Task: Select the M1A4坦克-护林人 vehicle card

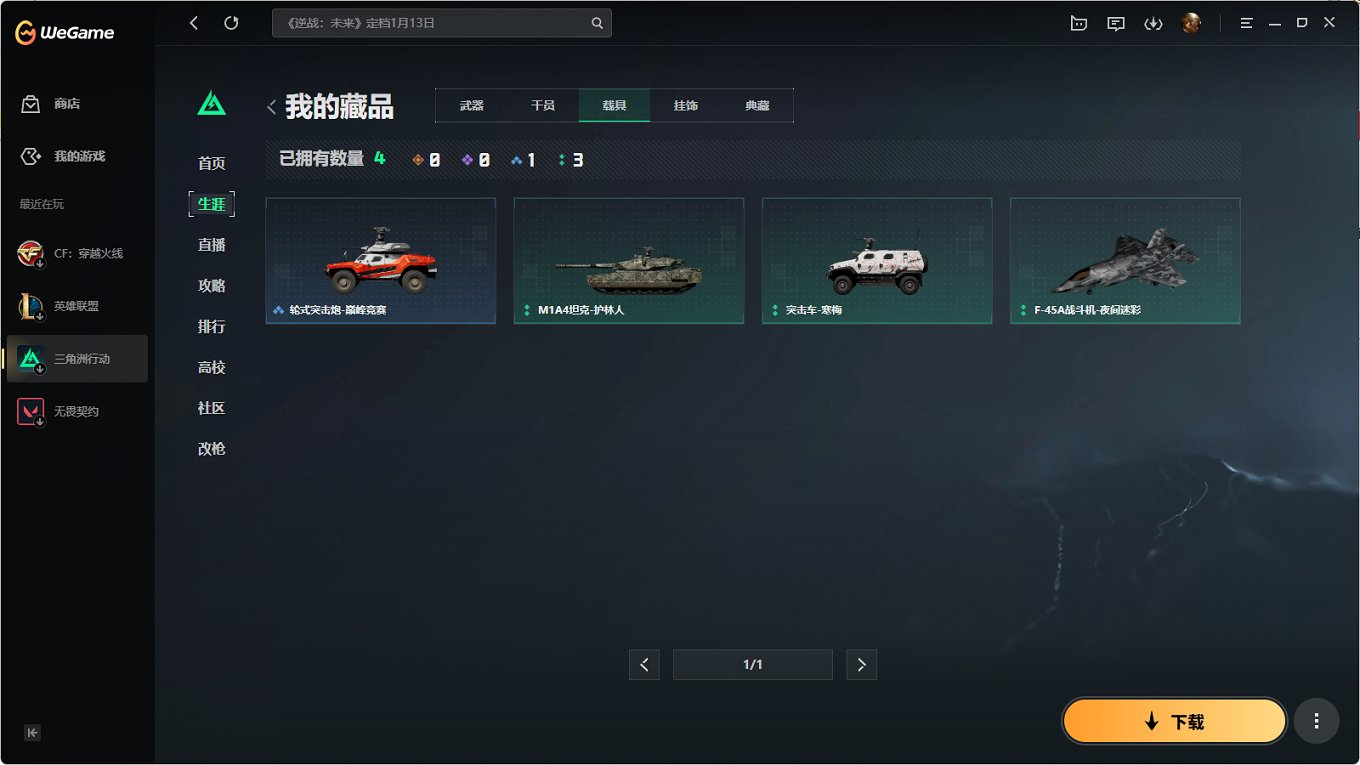Action: 628,260
